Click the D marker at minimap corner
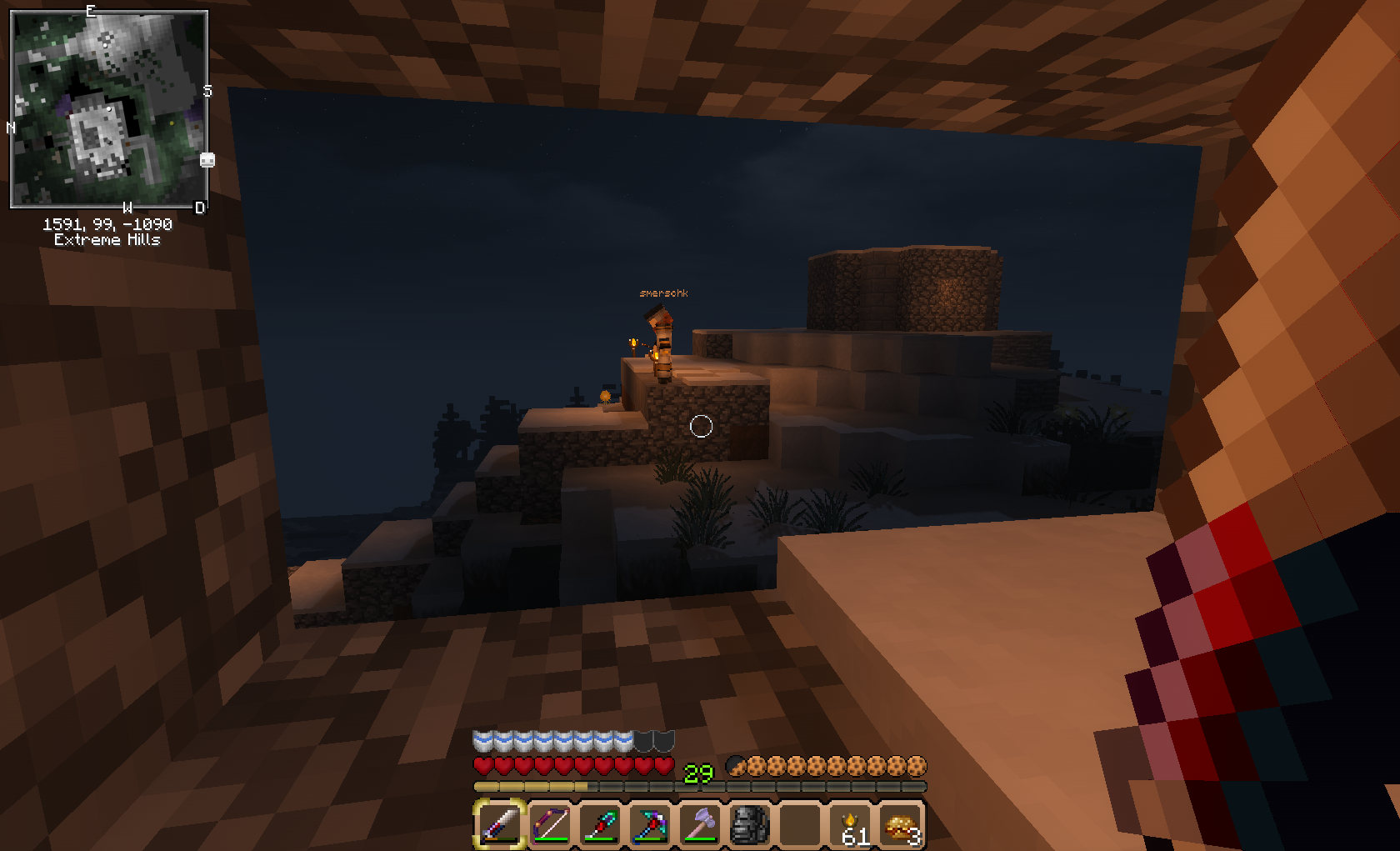This screenshot has width=1400, height=851. [200, 208]
